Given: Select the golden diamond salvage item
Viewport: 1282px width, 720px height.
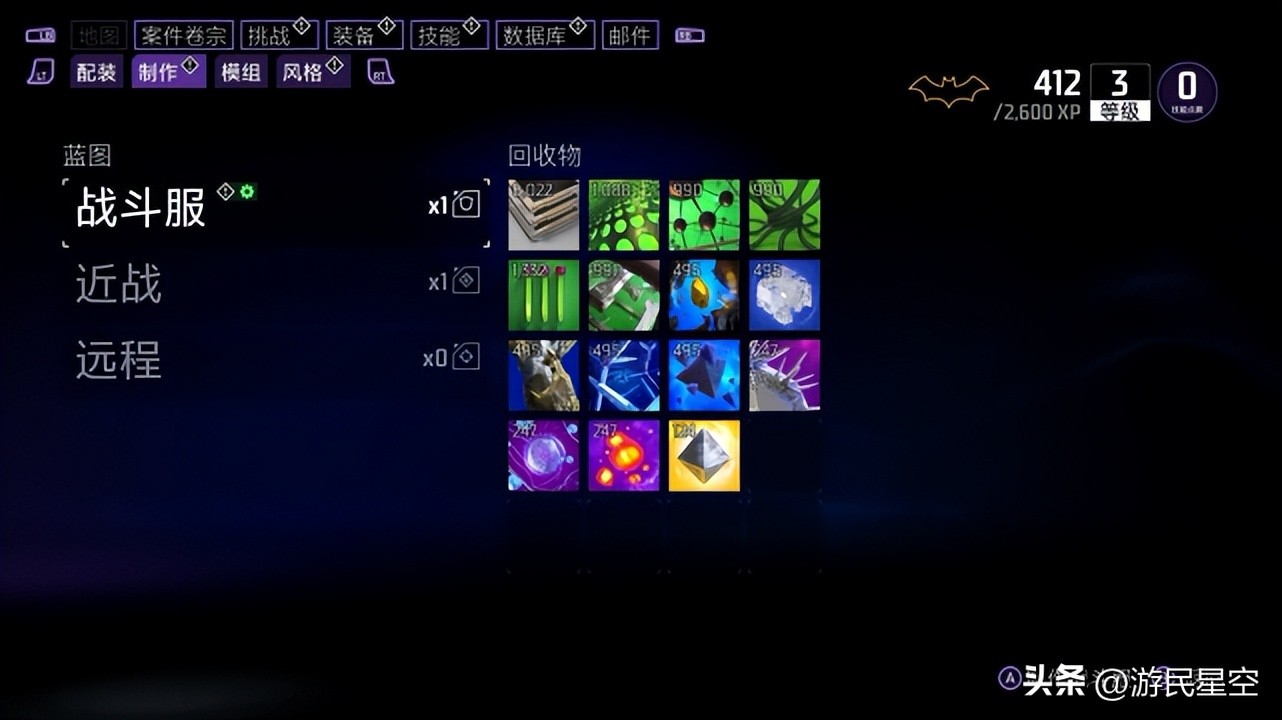Looking at the screenshot, I should tap(703, 457).
